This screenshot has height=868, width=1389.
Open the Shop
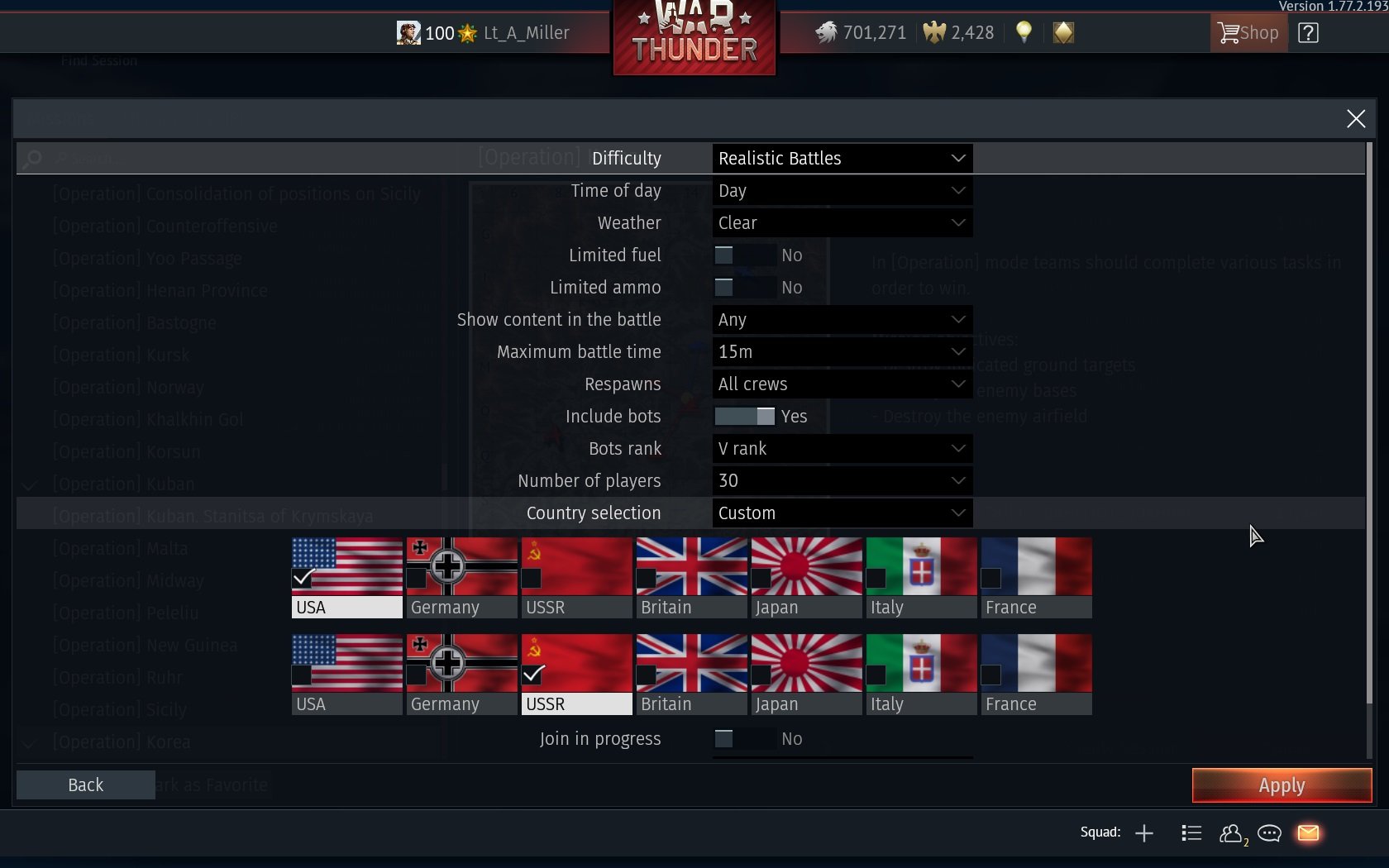pyautogui.click(x=1247, y=33)
